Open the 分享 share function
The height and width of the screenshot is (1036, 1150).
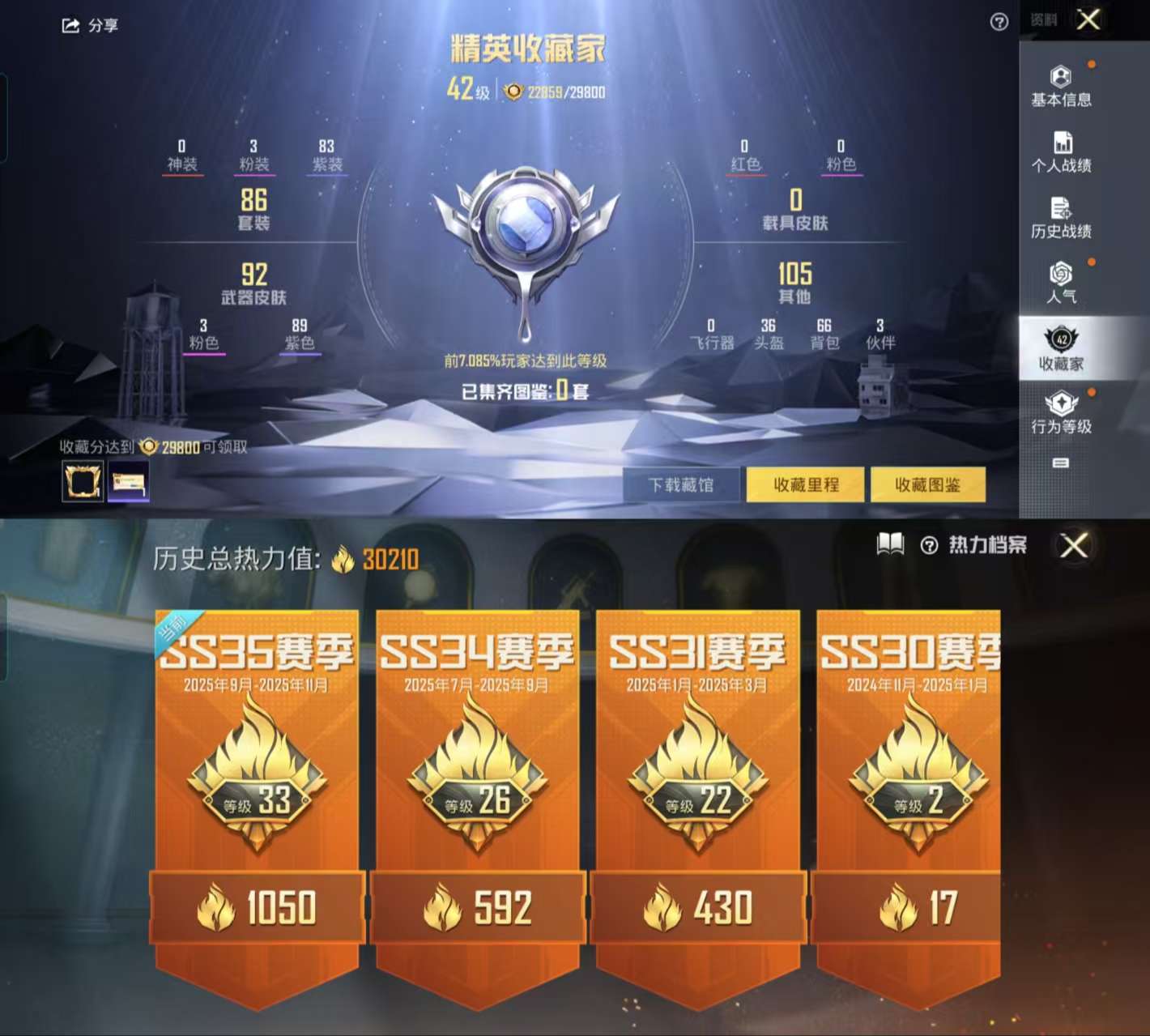[x=89, y=26]
